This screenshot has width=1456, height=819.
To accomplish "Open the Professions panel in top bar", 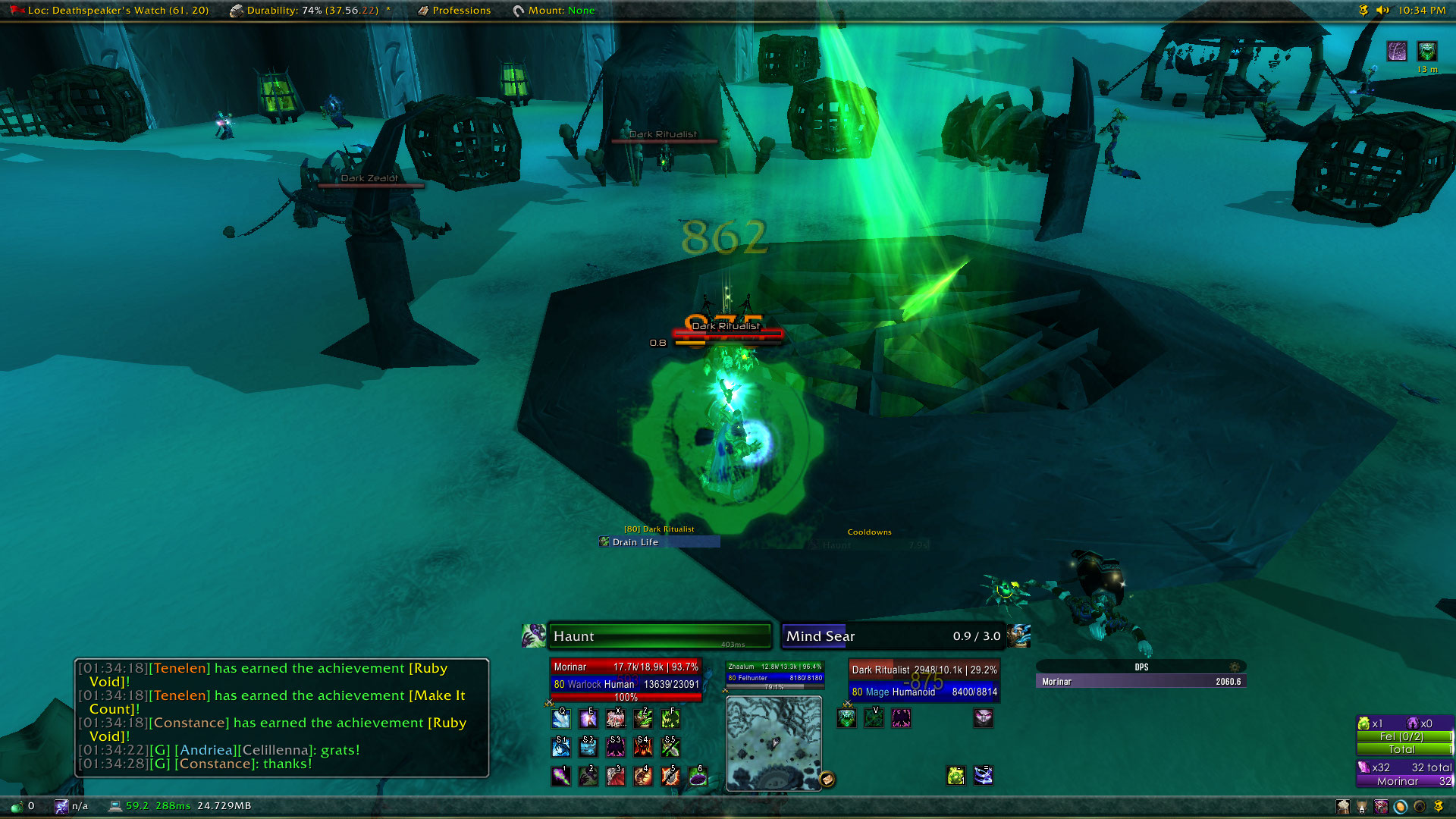I will [x=461, y=11].
